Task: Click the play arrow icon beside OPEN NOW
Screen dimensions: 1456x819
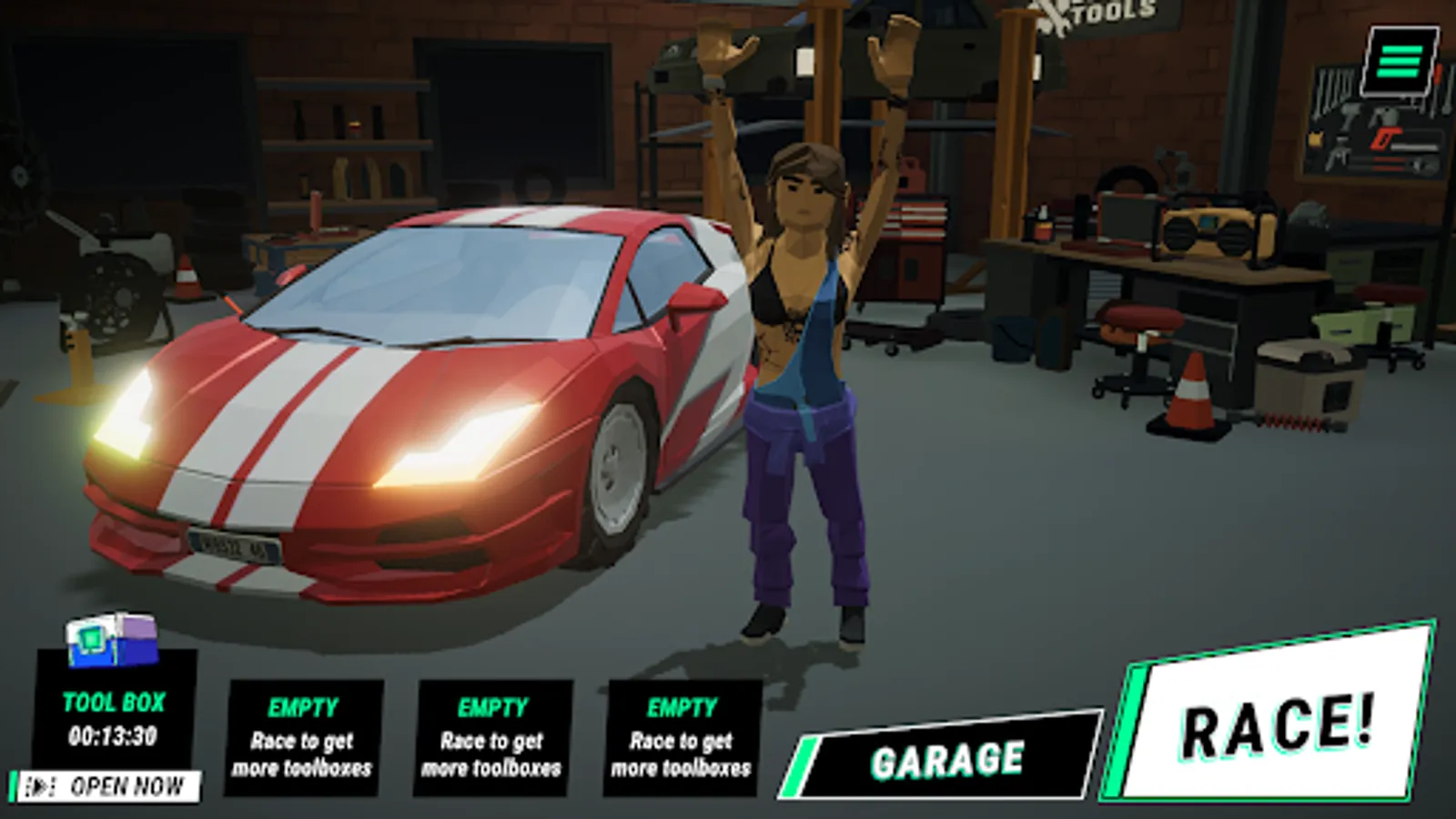Action: (42, 782)
